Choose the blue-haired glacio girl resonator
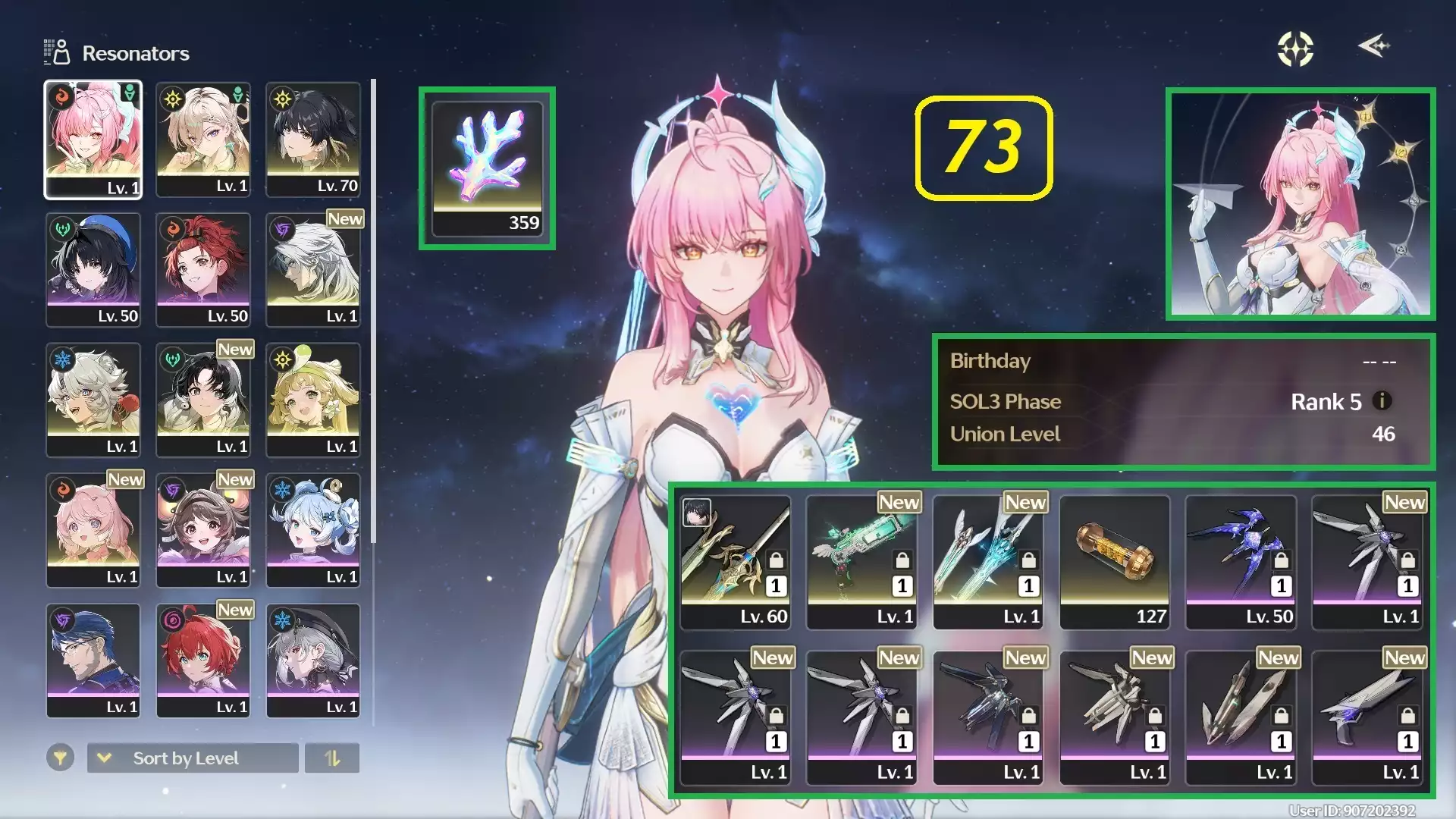The image size is (1456, 819). [313, 530]
